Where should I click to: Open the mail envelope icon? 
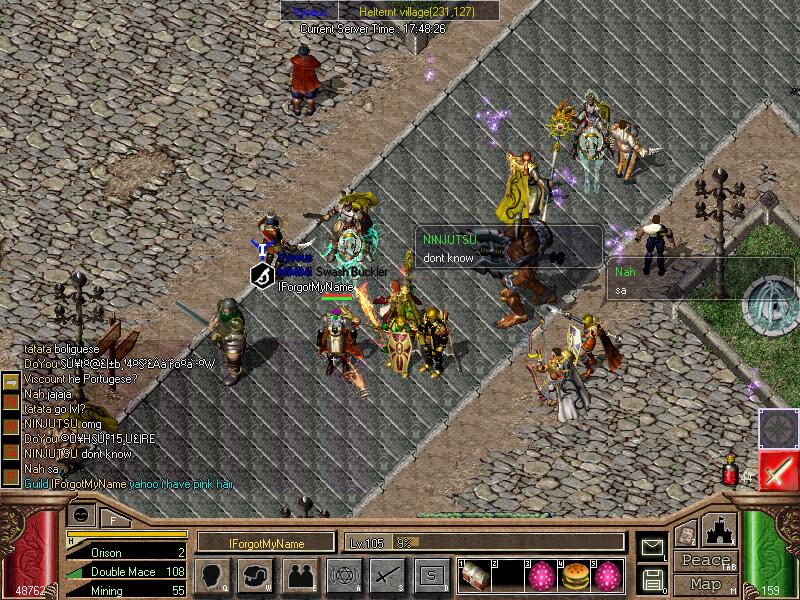pyautogui.click(x=651, y=546)
